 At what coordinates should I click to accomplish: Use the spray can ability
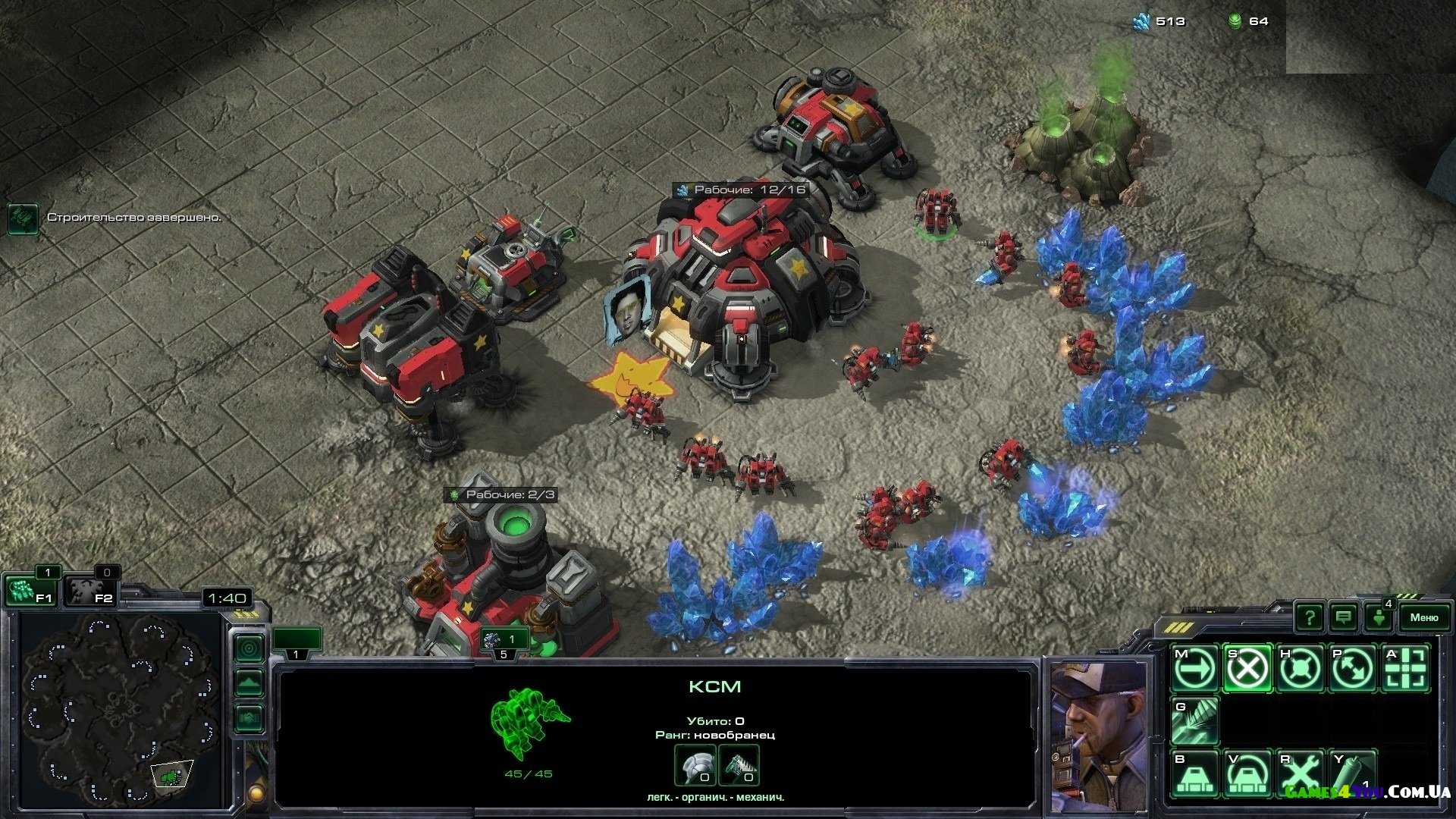1353,773
